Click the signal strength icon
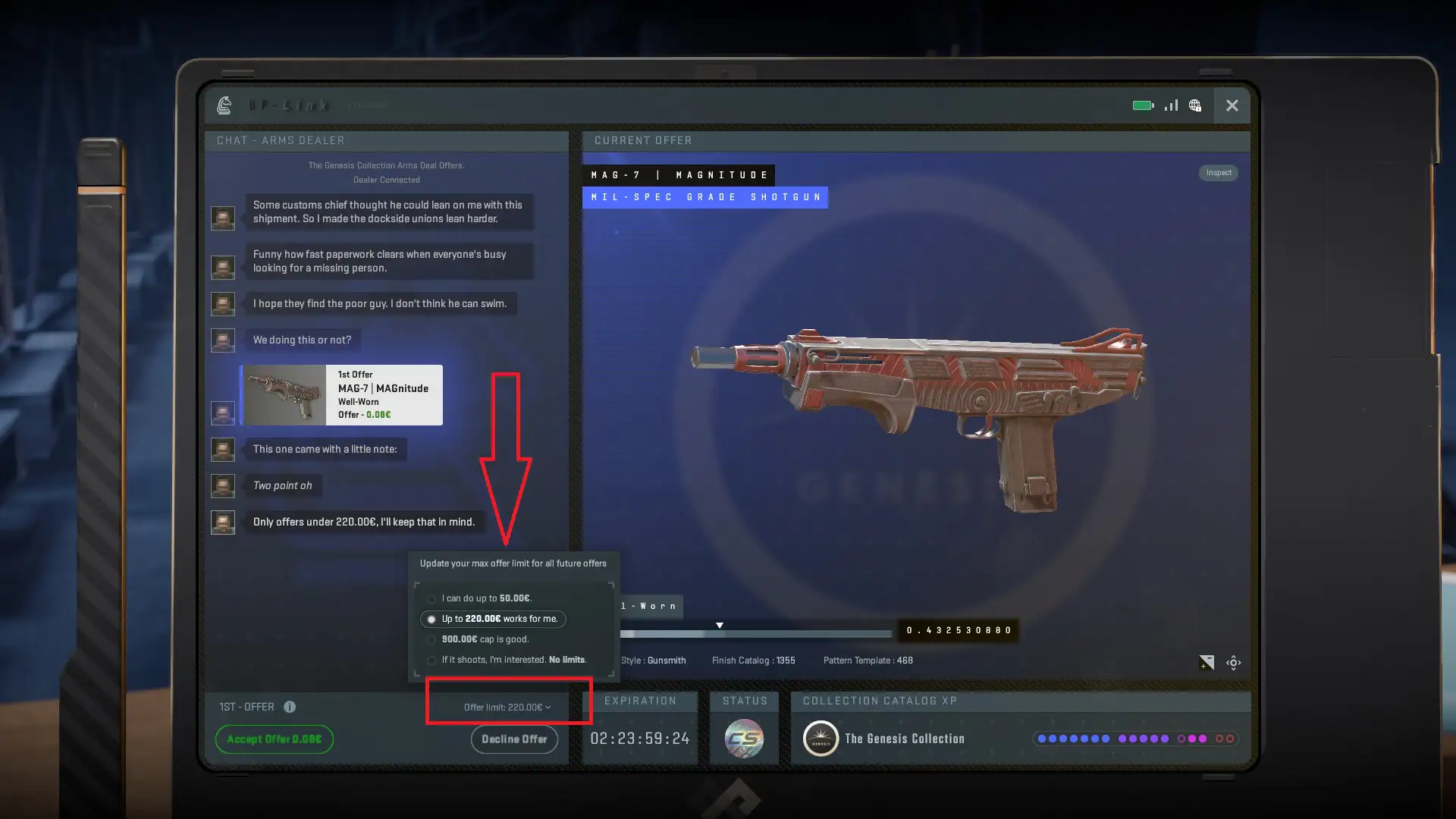 click(1170, 105)
